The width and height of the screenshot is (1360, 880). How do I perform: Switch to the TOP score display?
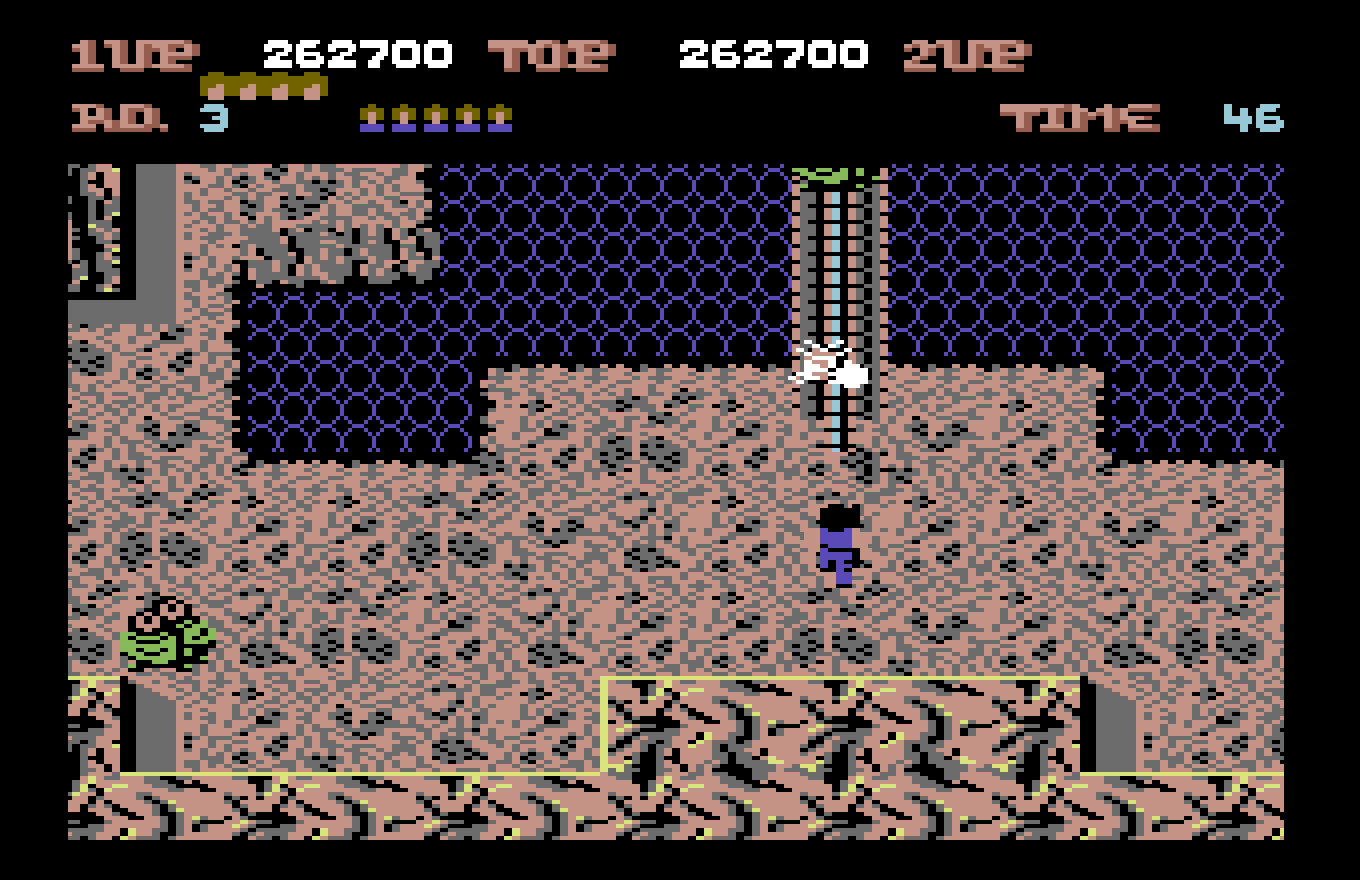(x=548, y=52)
